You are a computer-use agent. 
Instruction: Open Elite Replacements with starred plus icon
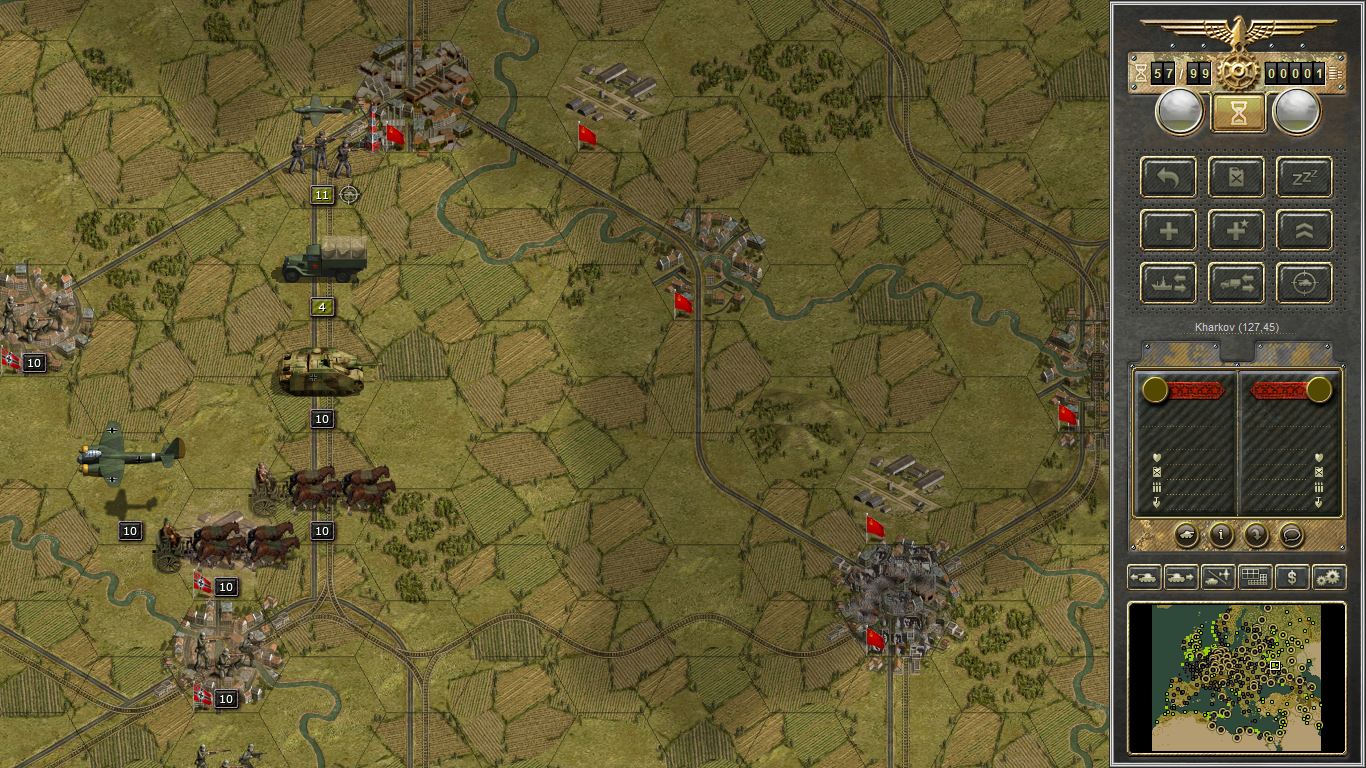pos(1236,230)
